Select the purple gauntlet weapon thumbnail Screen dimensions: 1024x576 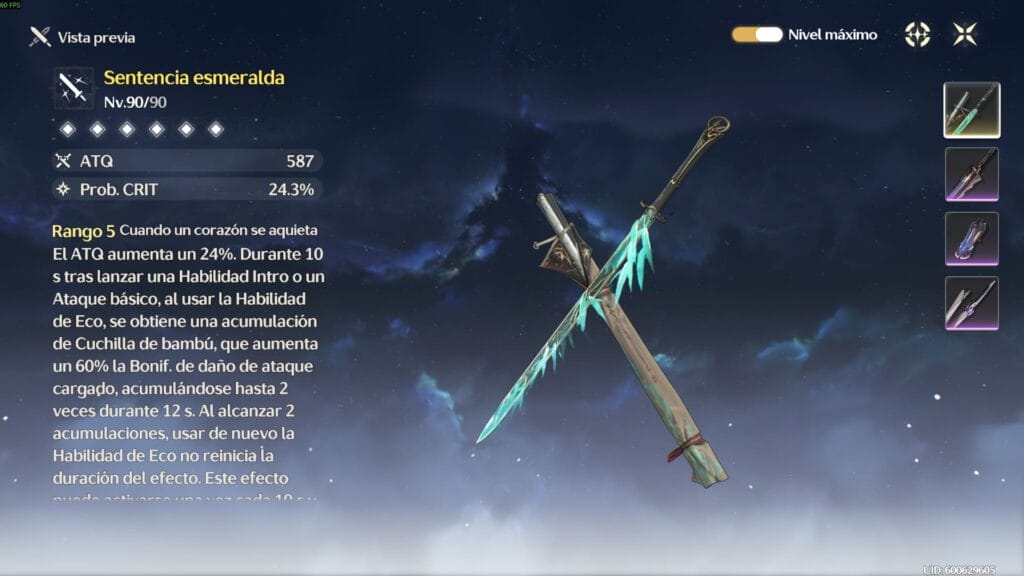pyautogui.click(x=971, y=239)
